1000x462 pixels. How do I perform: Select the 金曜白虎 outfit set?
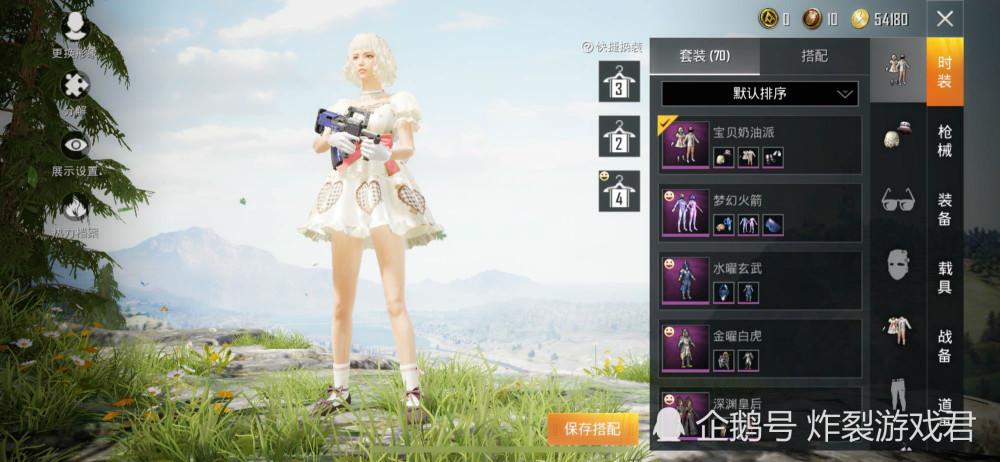coord(761,349)
